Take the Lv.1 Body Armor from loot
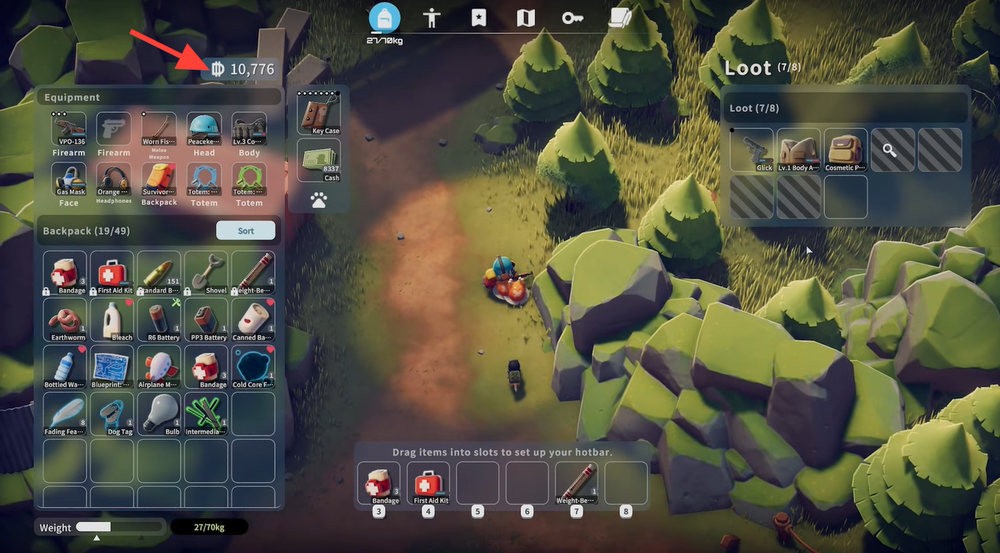Image resolution: width=1000 pixels, height=553 pixels. coord(799,149)
